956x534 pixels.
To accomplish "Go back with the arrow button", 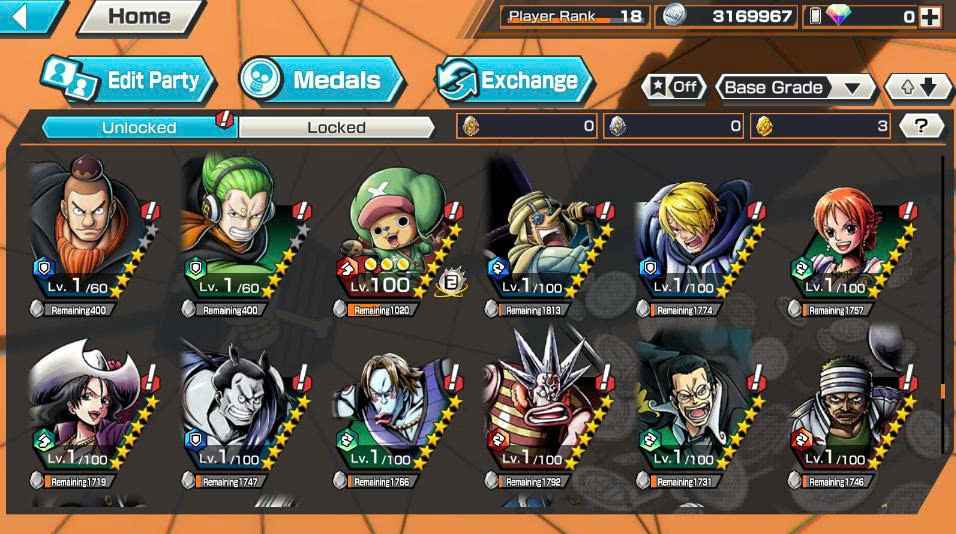I will pos(28,16).
